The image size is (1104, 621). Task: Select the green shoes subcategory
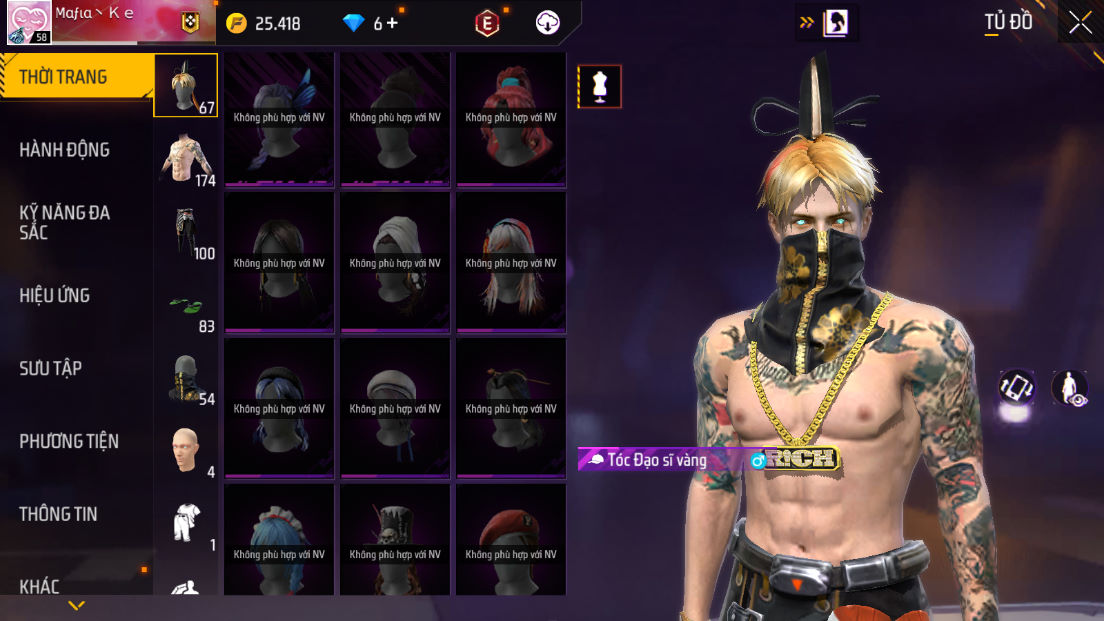coord(186,305)
